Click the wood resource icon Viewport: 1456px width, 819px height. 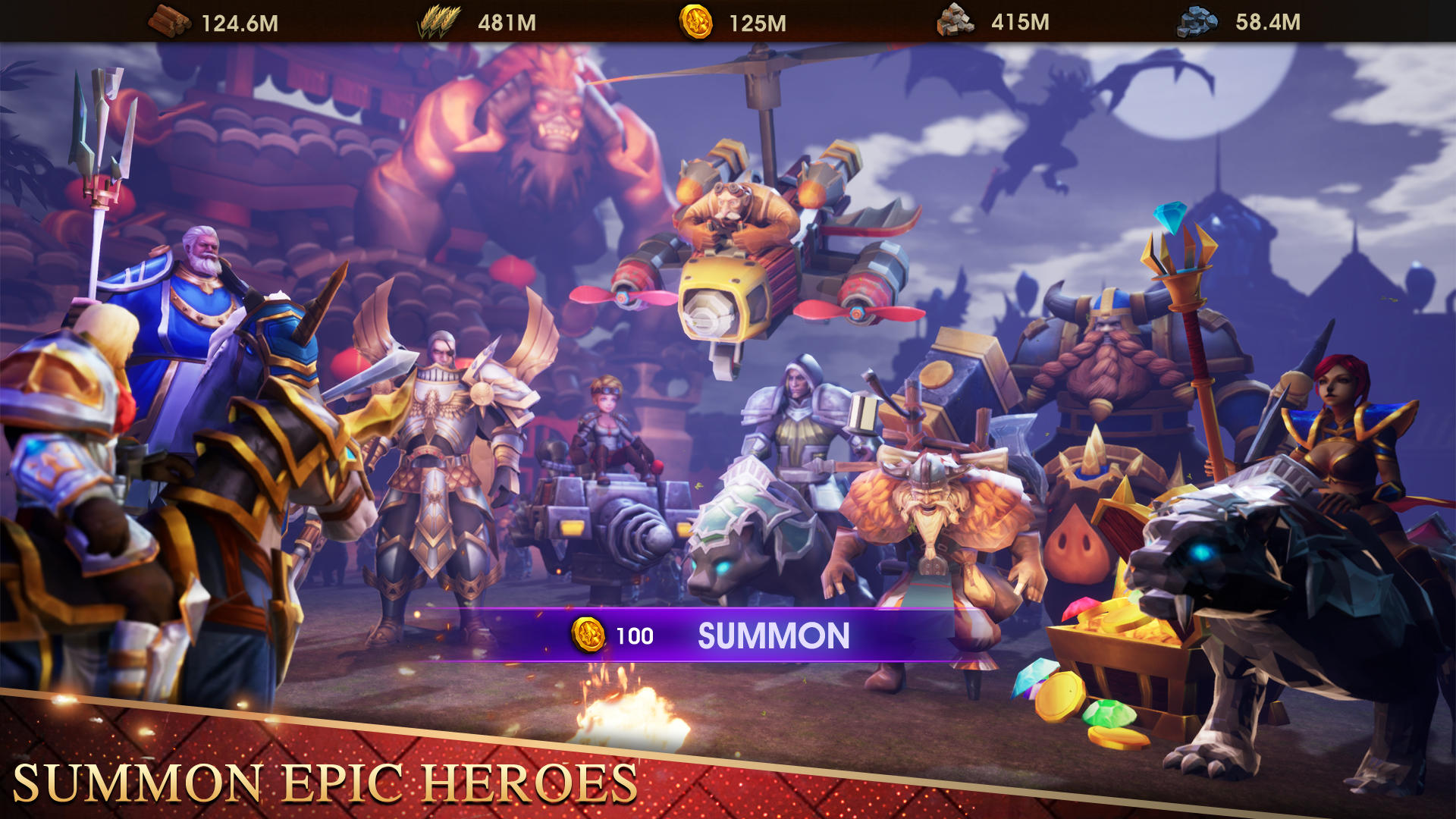[168, 21]
